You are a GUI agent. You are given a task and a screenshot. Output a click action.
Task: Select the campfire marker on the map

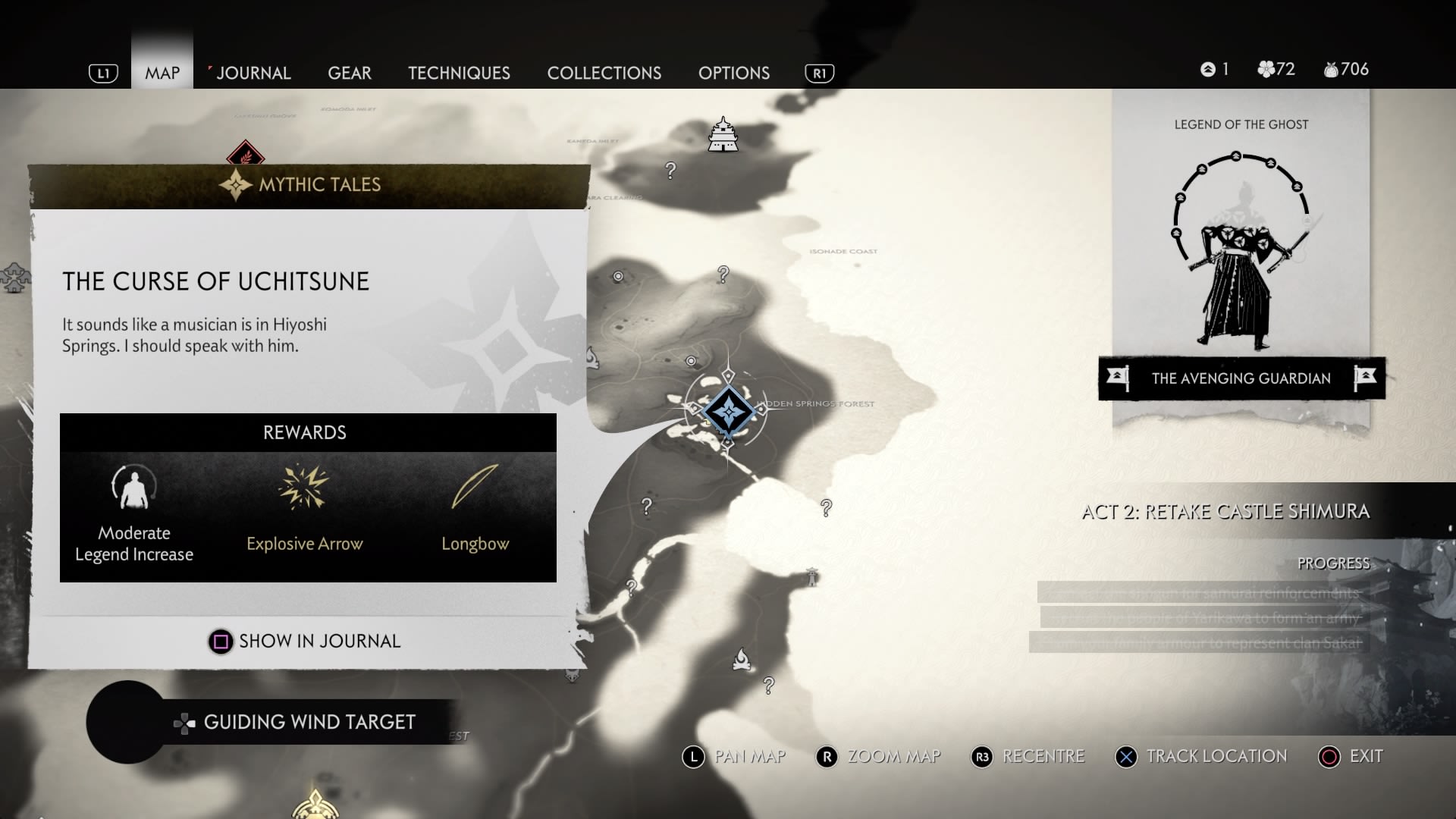[742, 659]
